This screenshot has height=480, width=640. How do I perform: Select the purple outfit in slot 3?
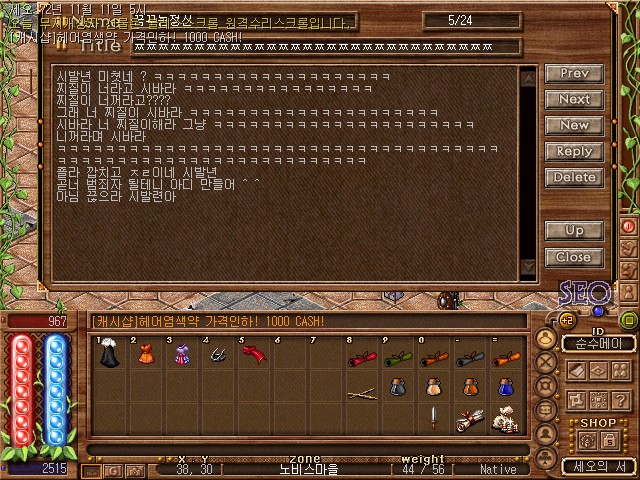[x=180, y=354]
